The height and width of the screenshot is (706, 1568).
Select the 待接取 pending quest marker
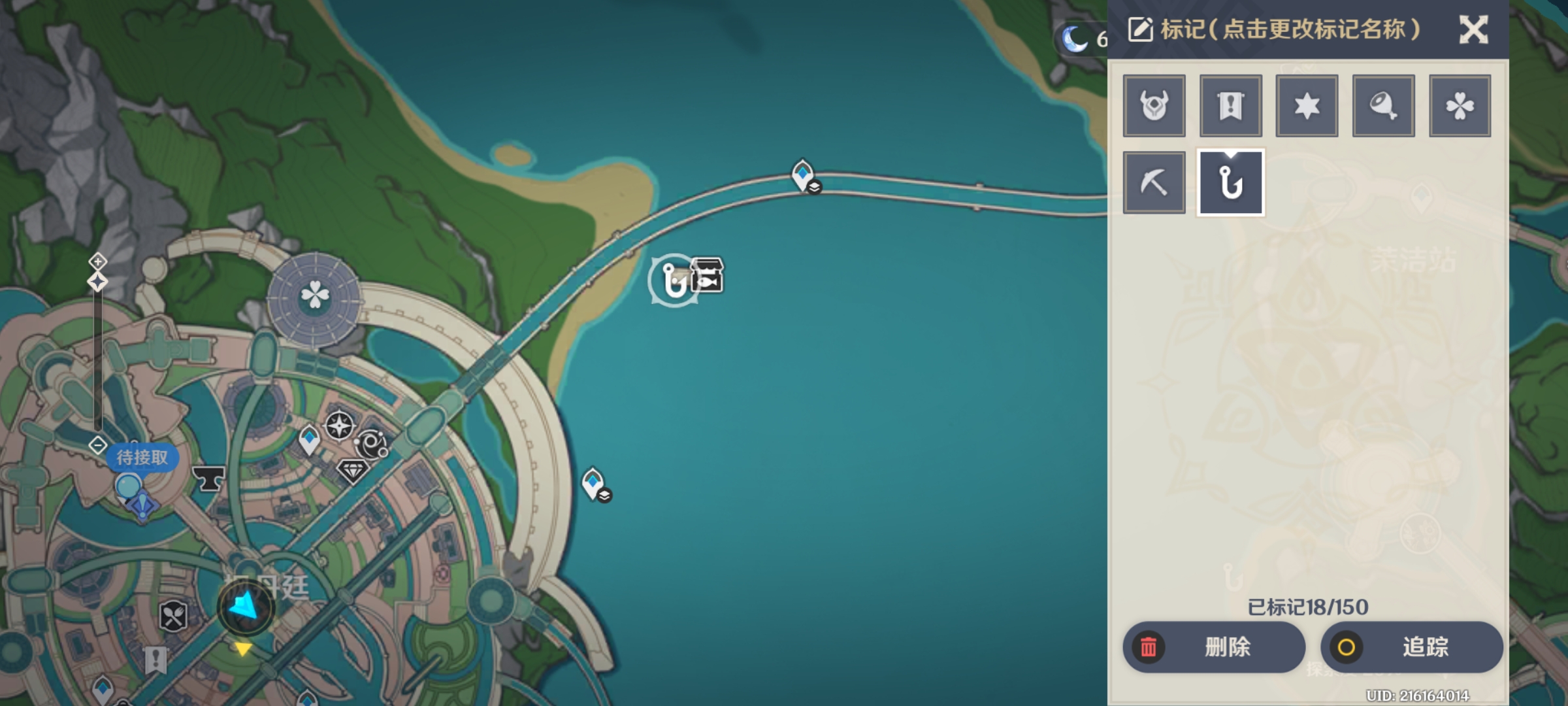(142, 458)
